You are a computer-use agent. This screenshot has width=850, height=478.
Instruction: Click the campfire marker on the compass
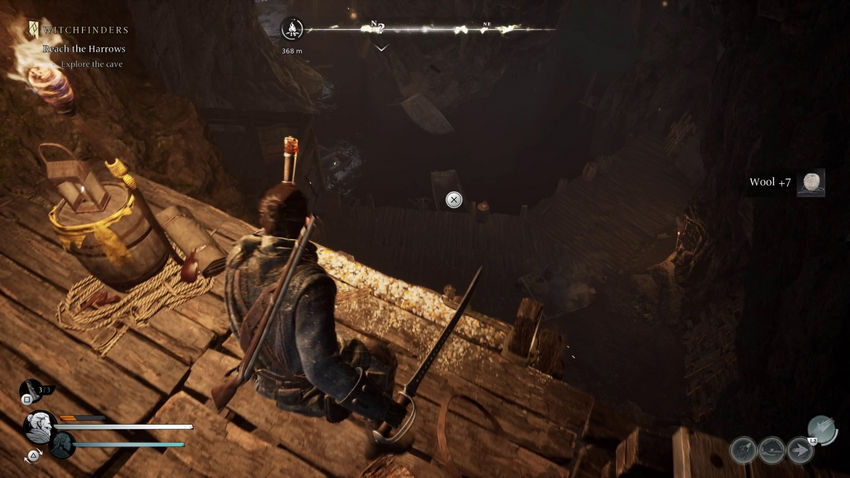coord(292,28)
